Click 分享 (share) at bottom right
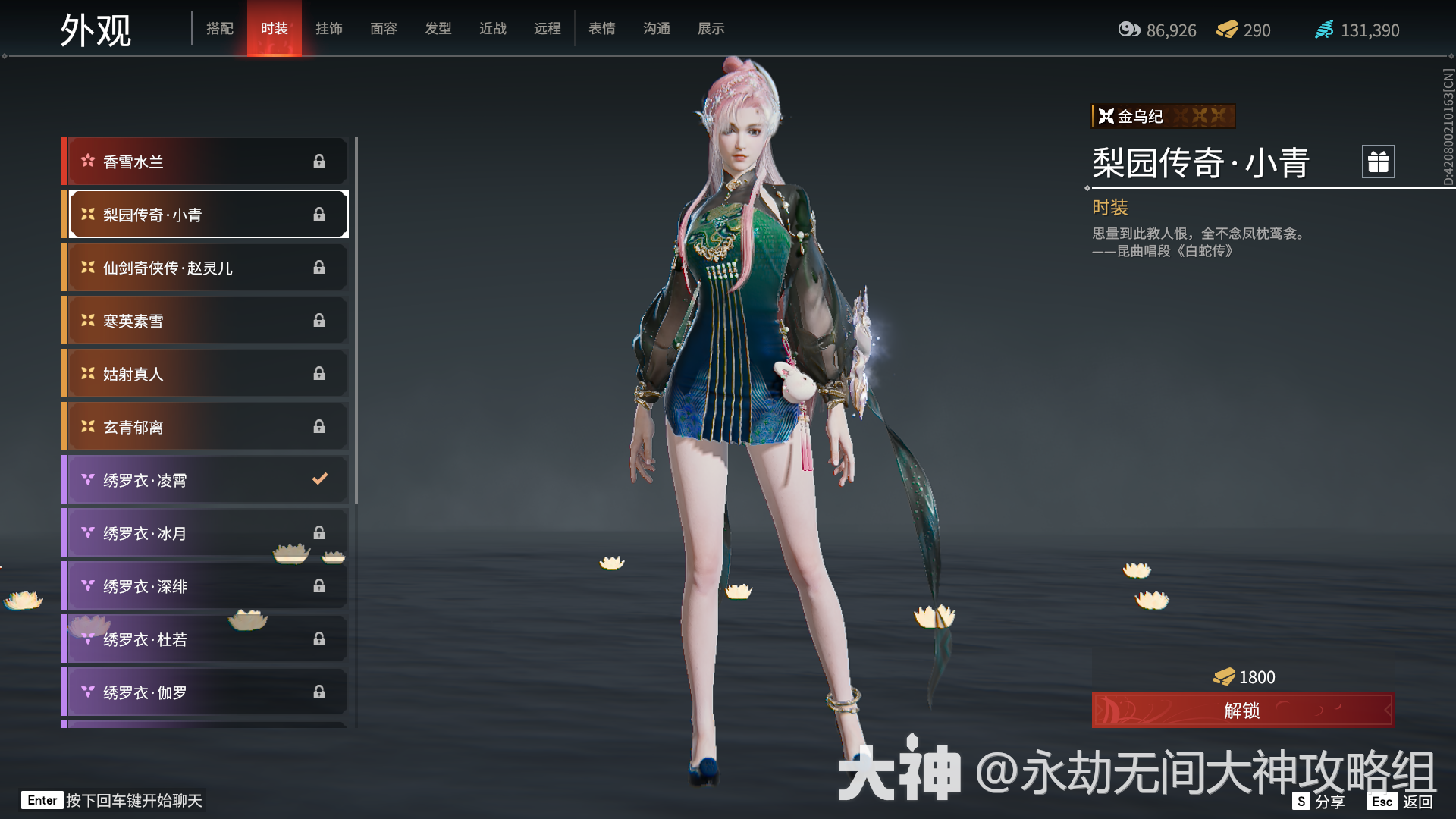The height and width of the screenshot is (819, 1456). (x=1329, y=800)
